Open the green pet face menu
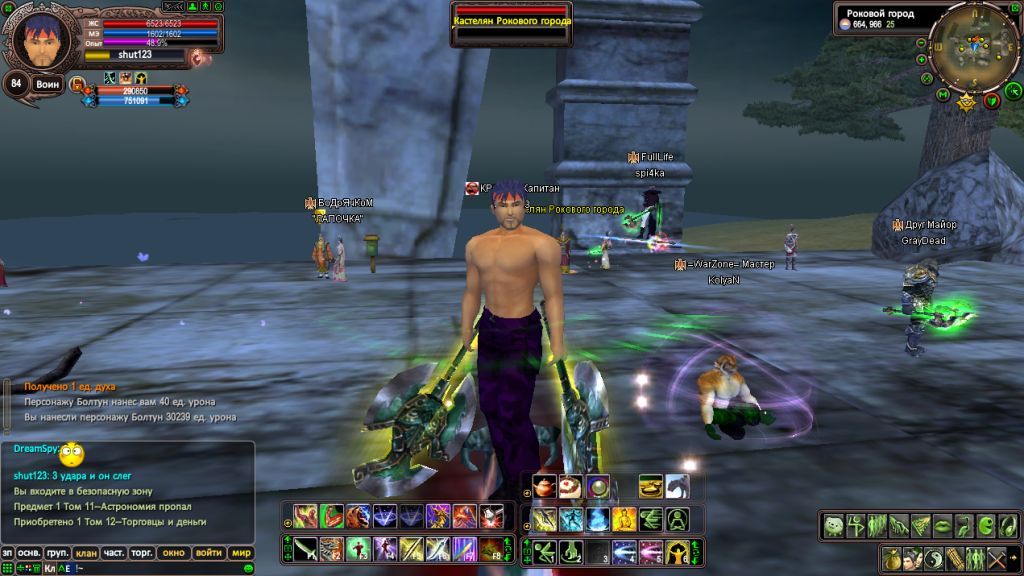1024x576 pixels. point(833,524)
